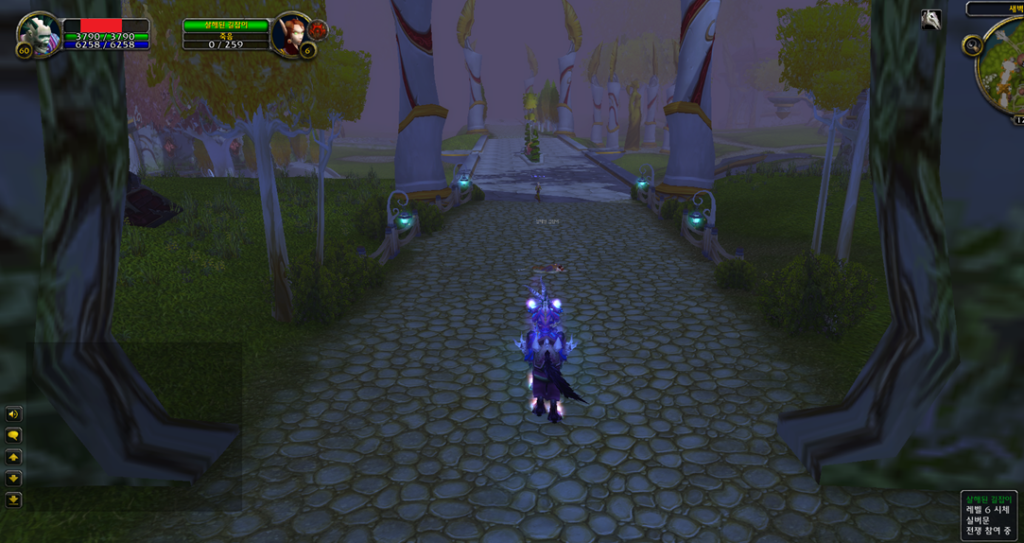The width and height of the screenshot is (1024, 543).
Task: Open the minimap tracking magnifier button
Action: [972, 45]
